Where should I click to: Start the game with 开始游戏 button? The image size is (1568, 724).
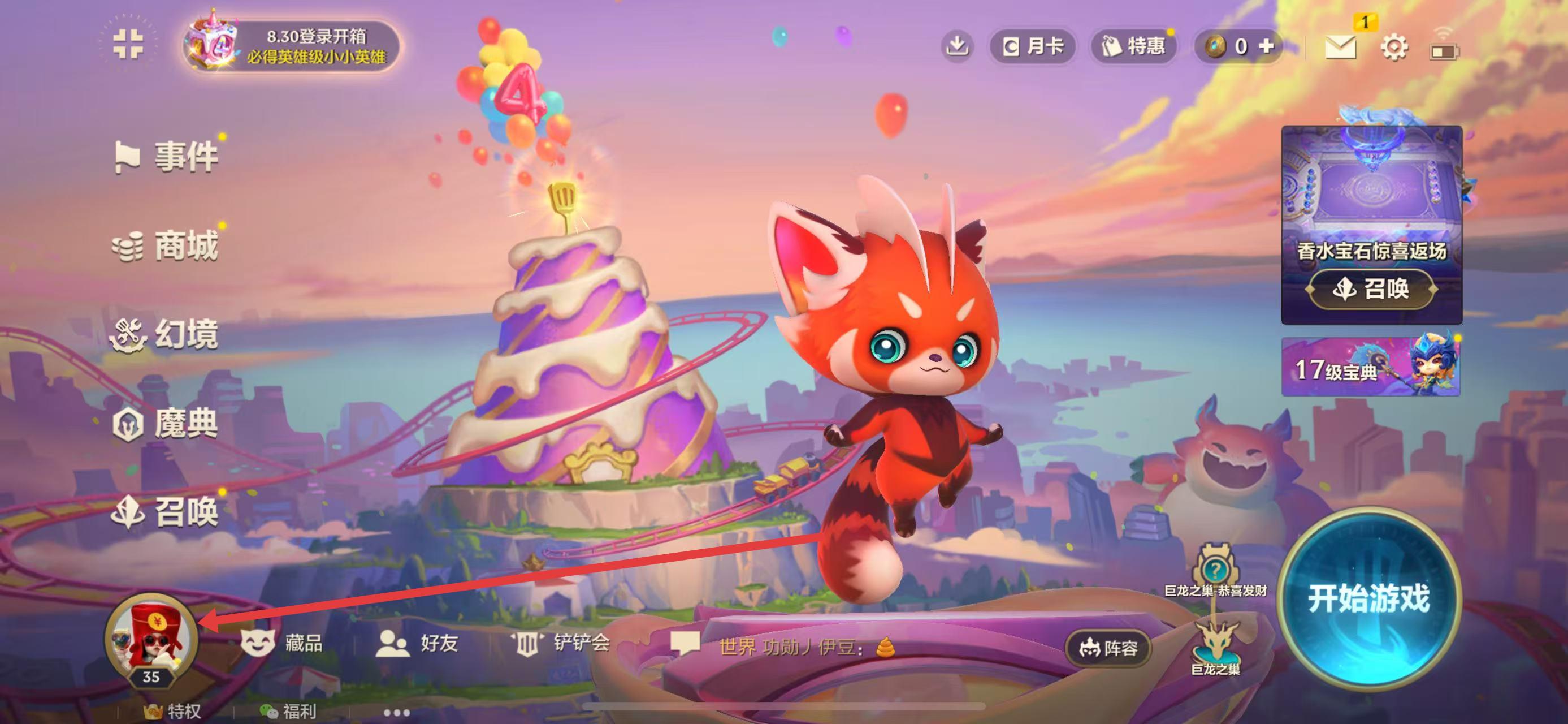(1368, 598)
